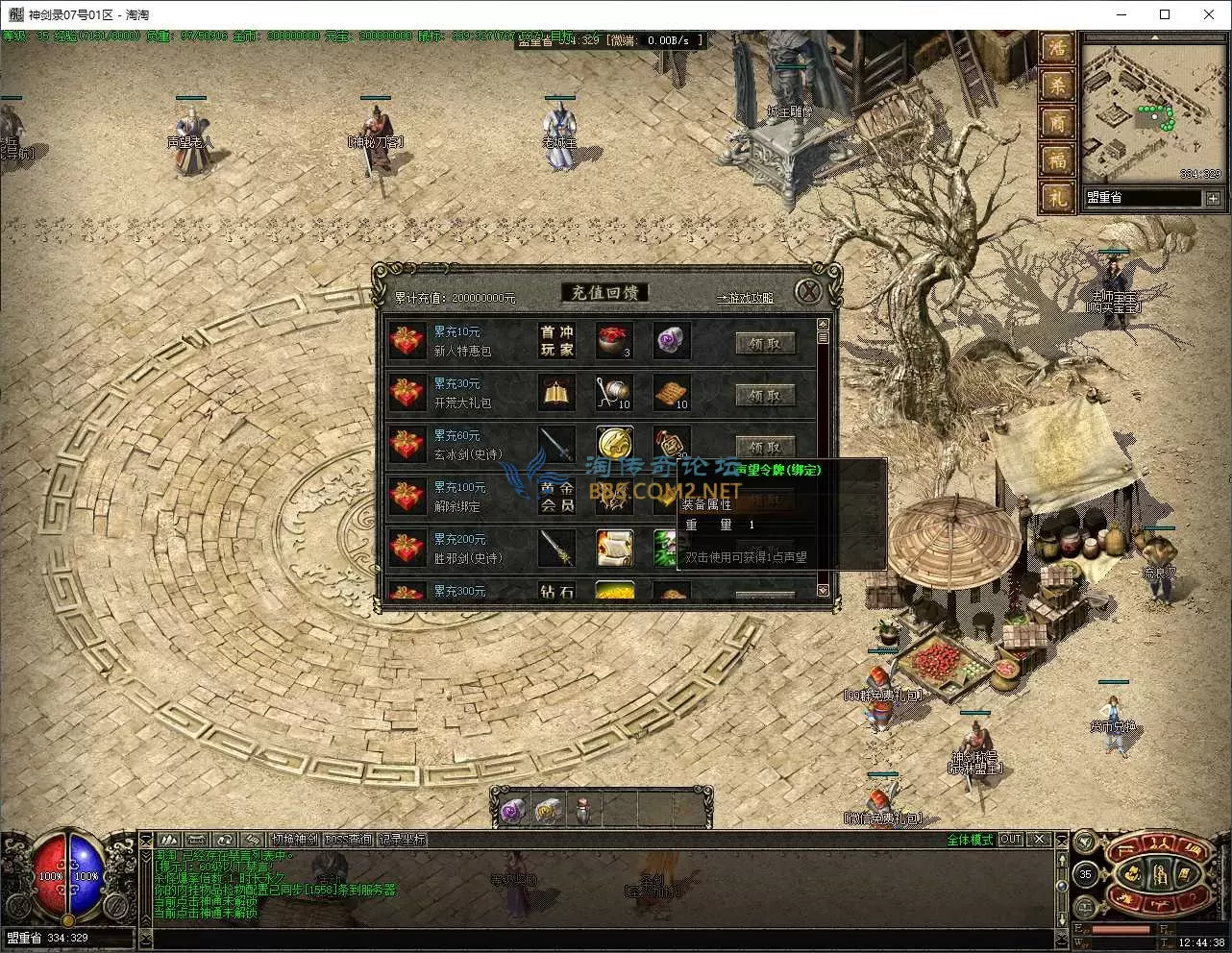This screenshot has height=953, width=1232.
Task: Click the 记录坐标 record coordinates button
Action: click(x=401, y=840)
